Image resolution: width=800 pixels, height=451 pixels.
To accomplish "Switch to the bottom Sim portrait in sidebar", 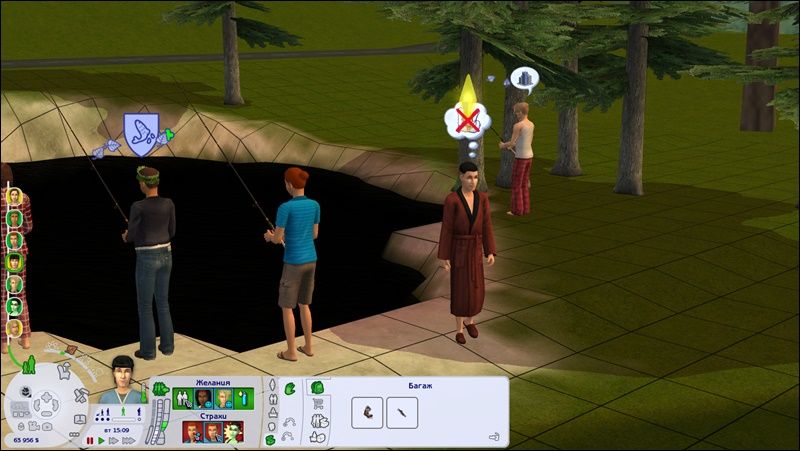I will (x=14, y=327).
